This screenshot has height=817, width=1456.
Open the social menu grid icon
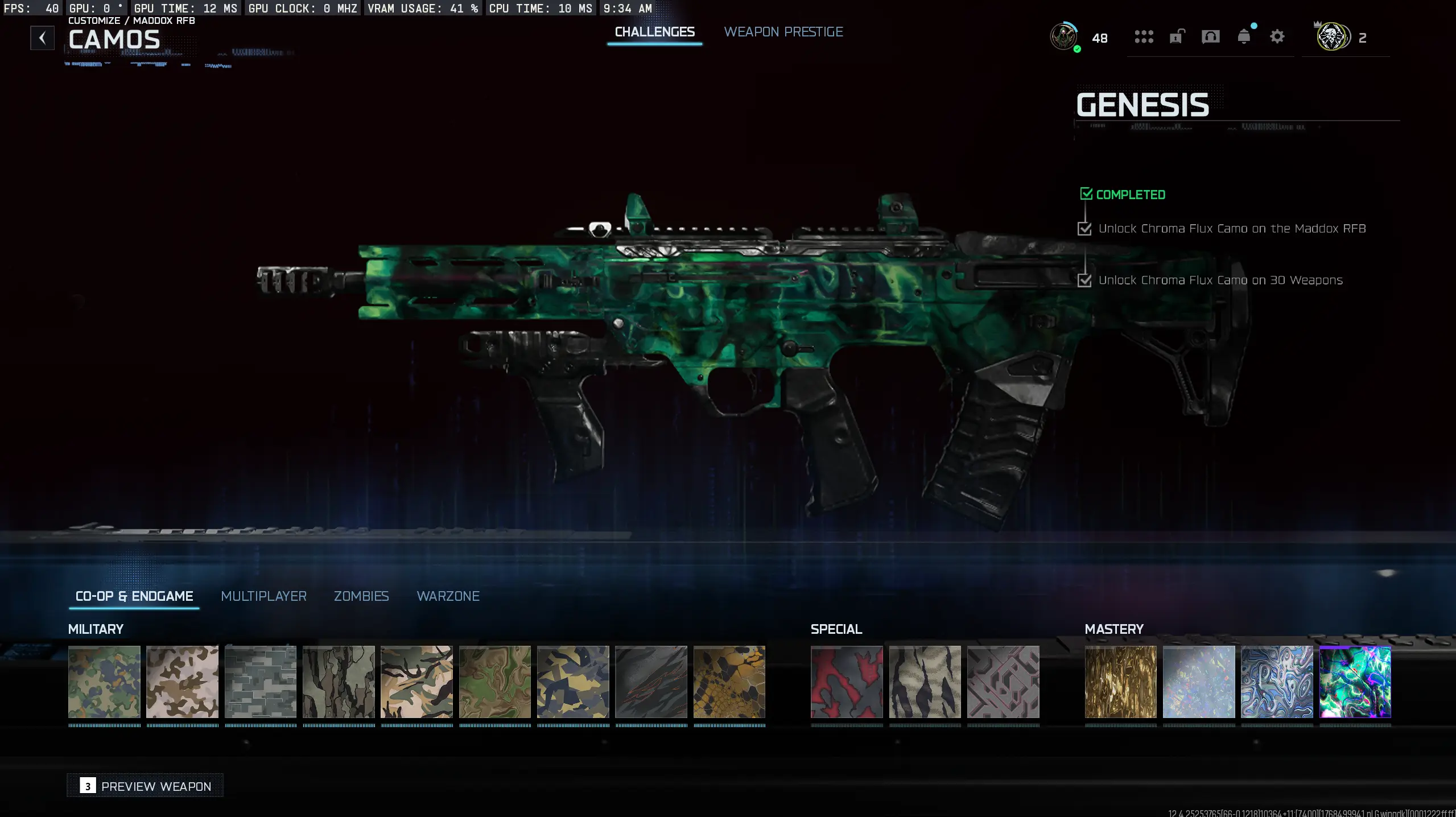pos(1144,37)
